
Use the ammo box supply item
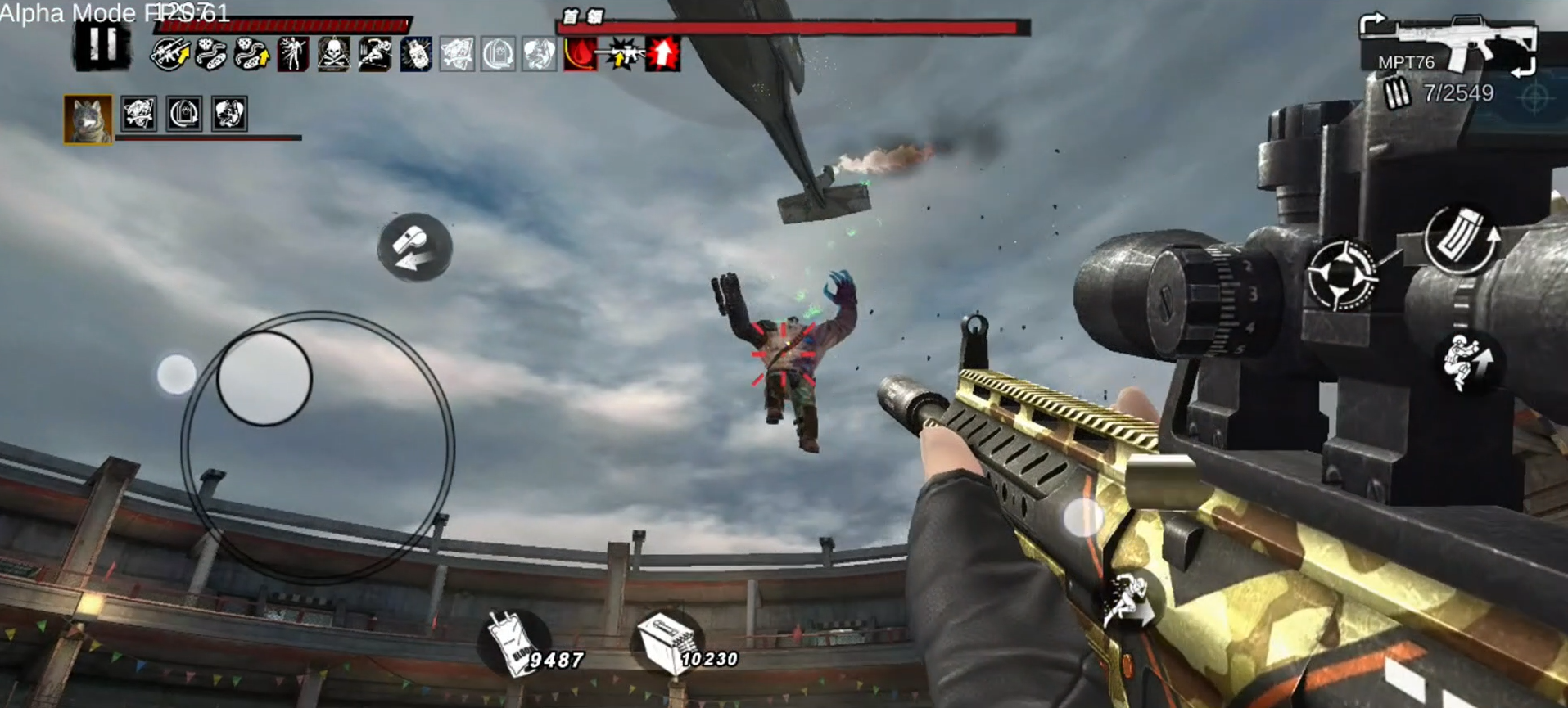667,644
